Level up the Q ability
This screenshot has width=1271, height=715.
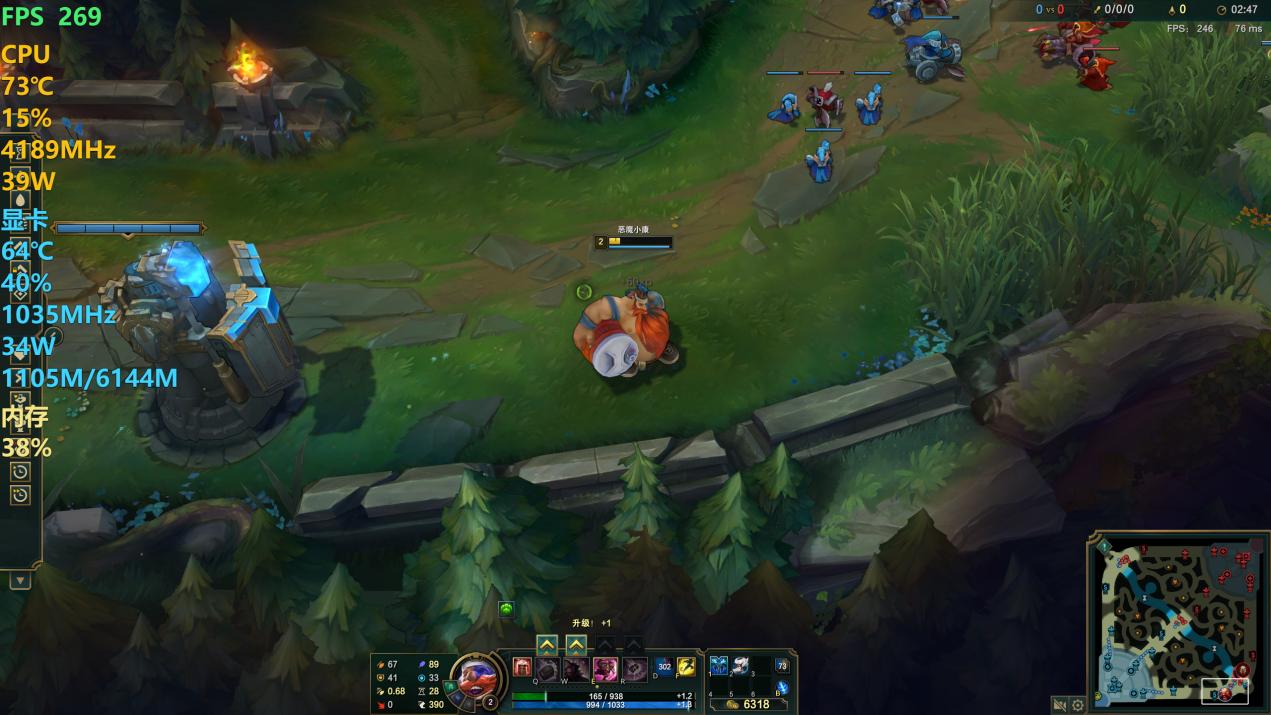click(x=547, y=645)
